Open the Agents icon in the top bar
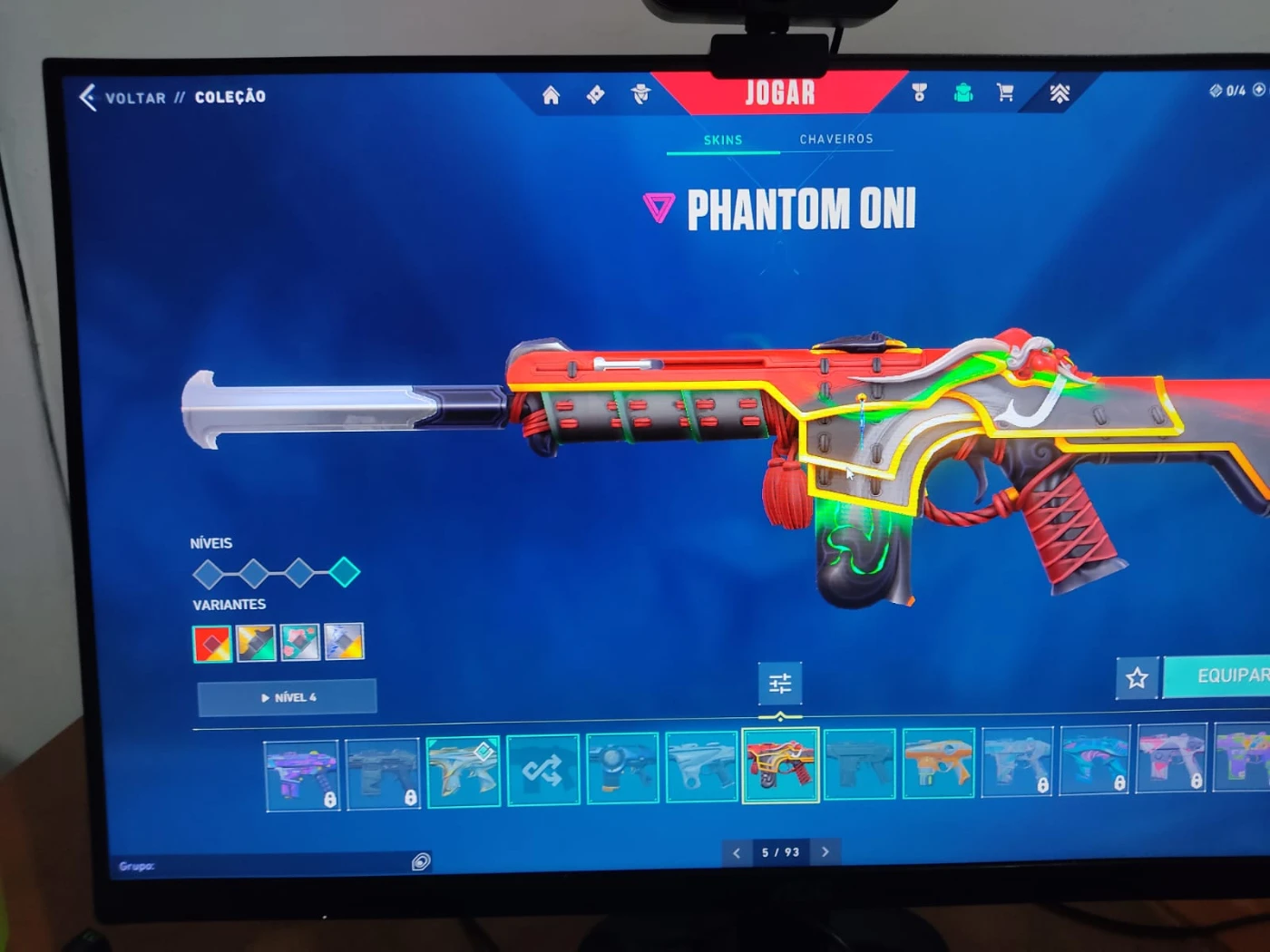The width and height of the screenshot is (1270, 952). [x=642, y=93]
